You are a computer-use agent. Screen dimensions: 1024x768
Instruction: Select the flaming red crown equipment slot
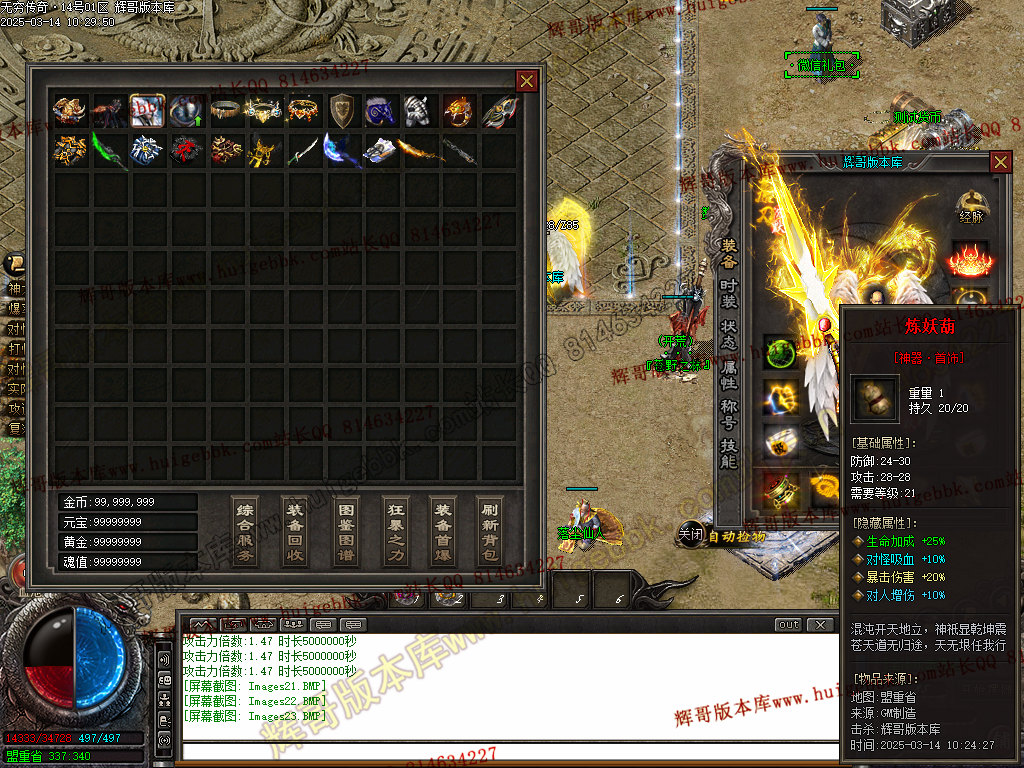pos(971,260)
